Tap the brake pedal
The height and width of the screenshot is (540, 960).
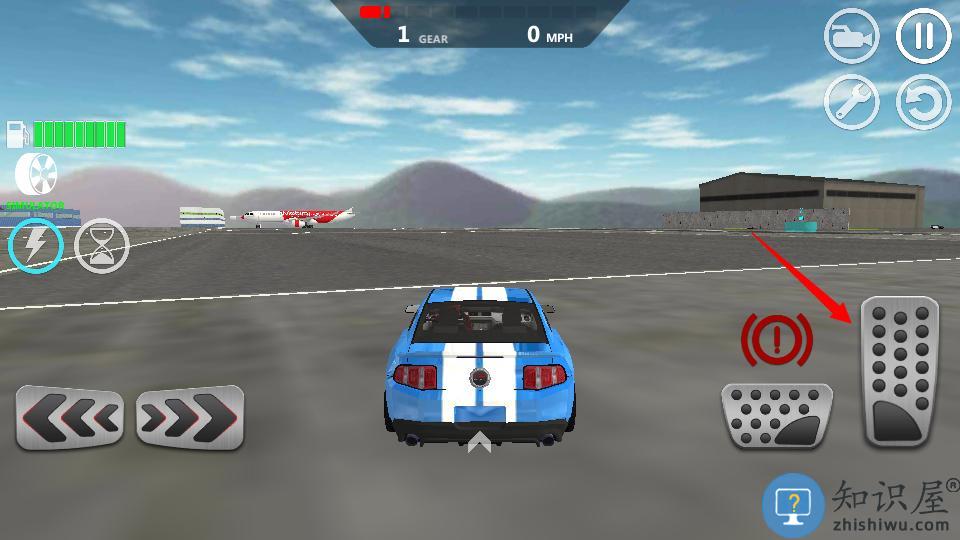tap(777, 416)
